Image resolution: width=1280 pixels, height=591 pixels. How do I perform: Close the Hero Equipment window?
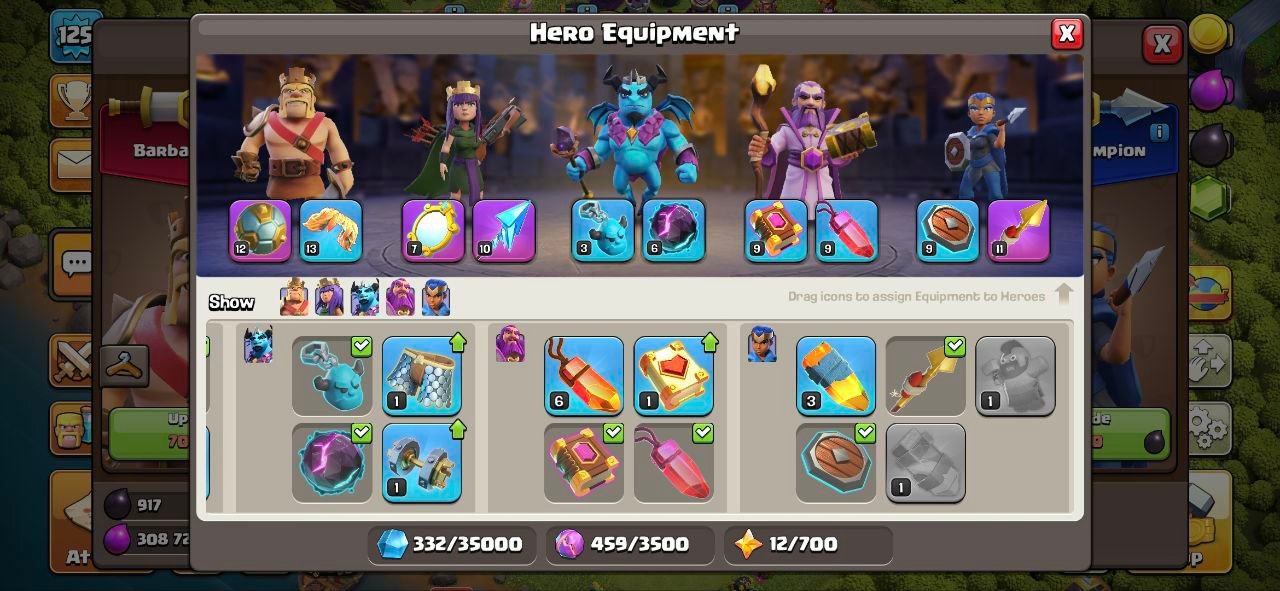coord(1066,34)
